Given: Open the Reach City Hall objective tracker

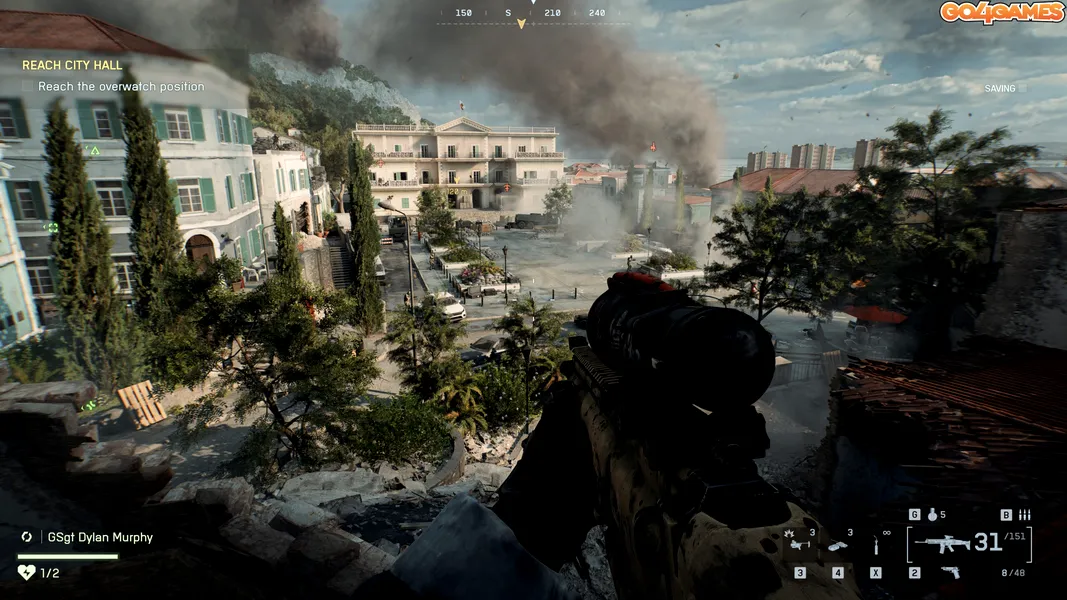Looking at the screenshot, I should (72, 65).
